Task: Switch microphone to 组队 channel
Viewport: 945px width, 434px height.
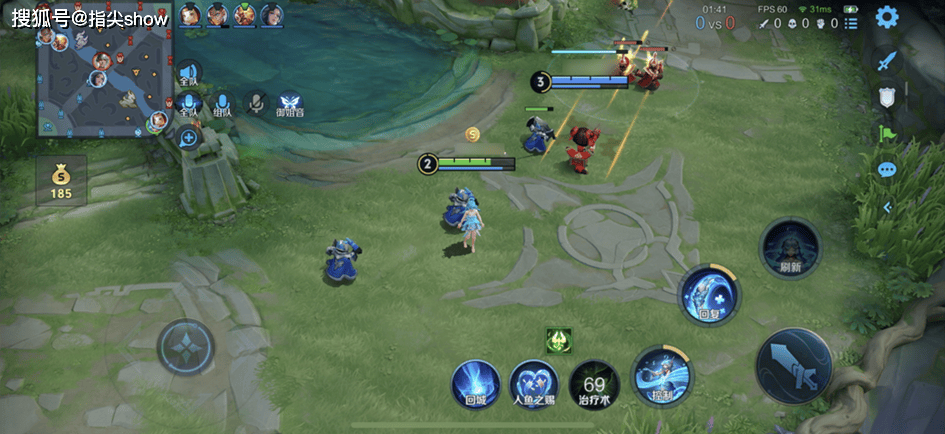Action: [223, 106]
